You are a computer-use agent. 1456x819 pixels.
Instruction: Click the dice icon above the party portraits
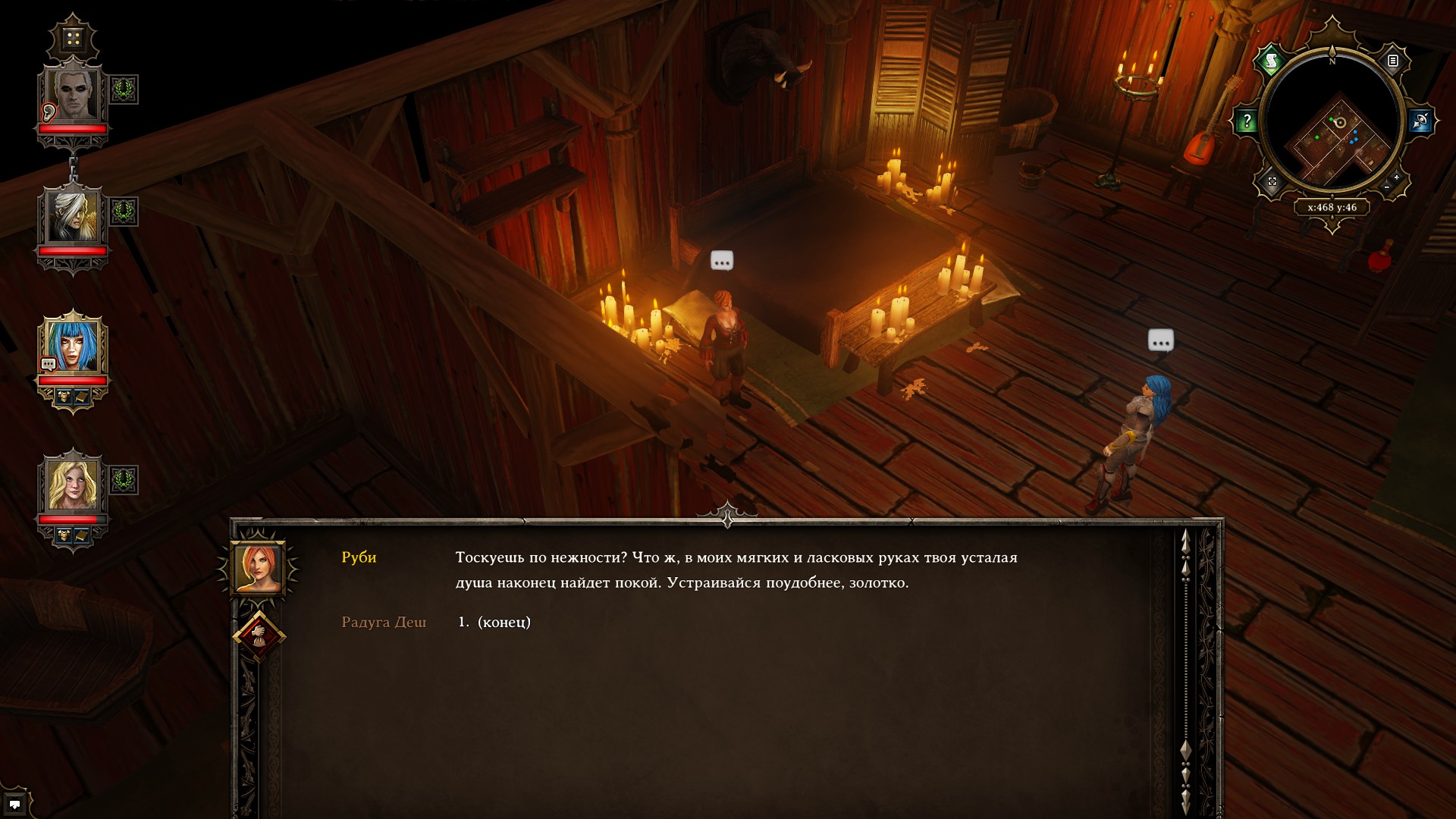coord(72,38)
